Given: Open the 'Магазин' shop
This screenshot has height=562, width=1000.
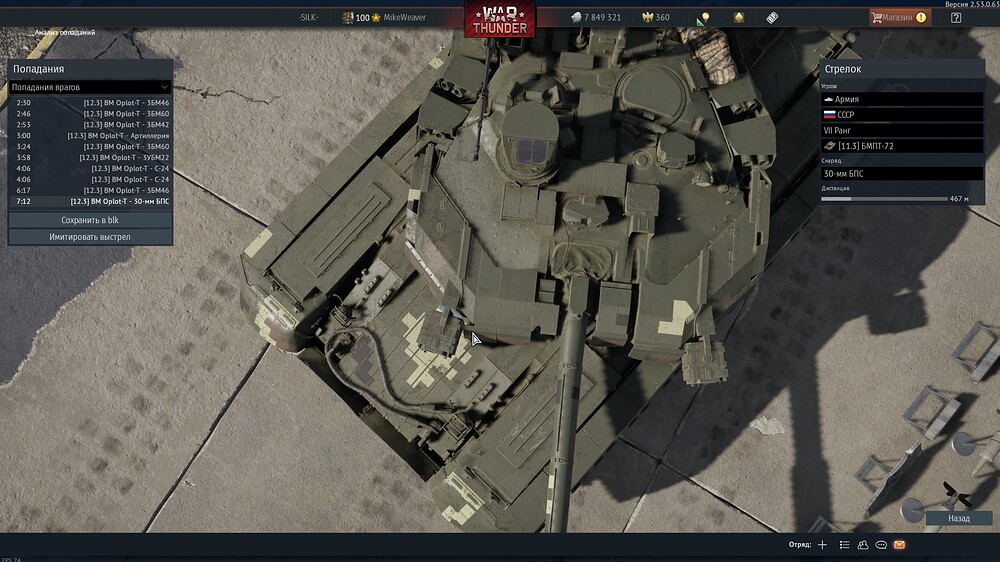Looking at the screenshot, I should 898,17.
